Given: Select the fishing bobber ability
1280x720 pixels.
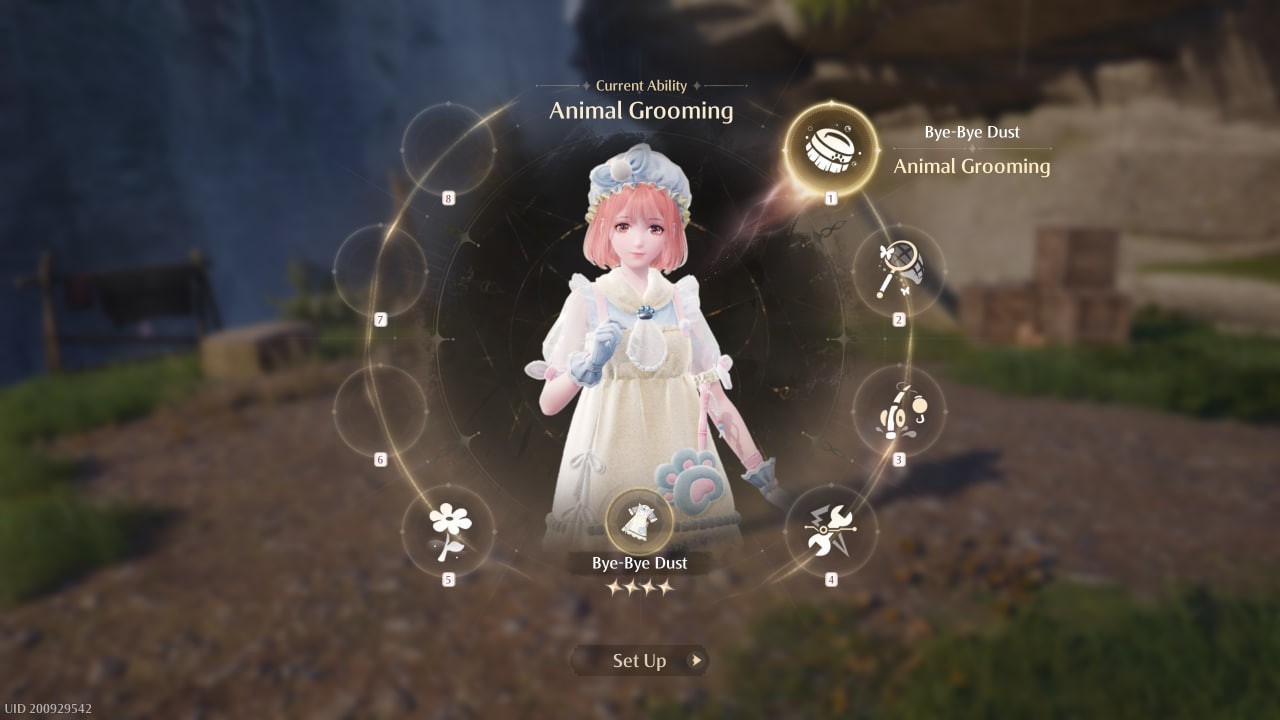Looking at the screenshot, I should pos(898,410).
